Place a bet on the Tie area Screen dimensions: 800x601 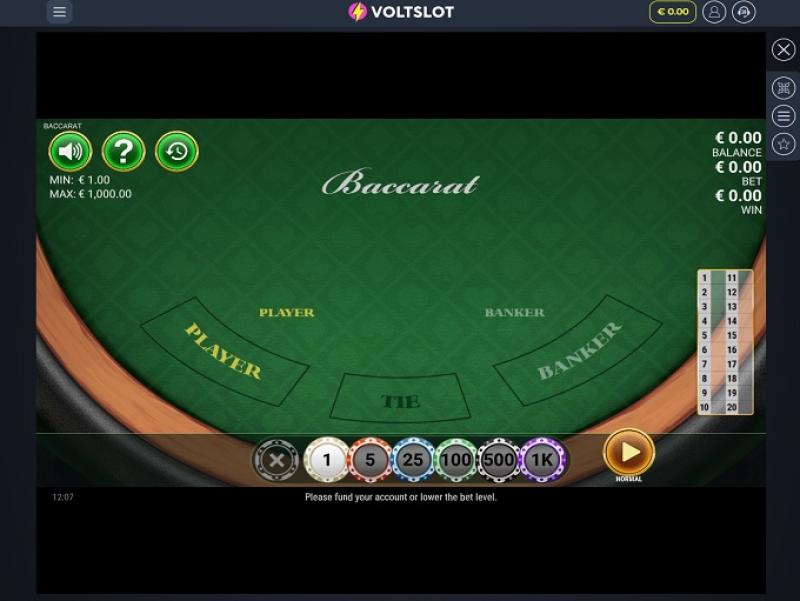coord(399,400)
